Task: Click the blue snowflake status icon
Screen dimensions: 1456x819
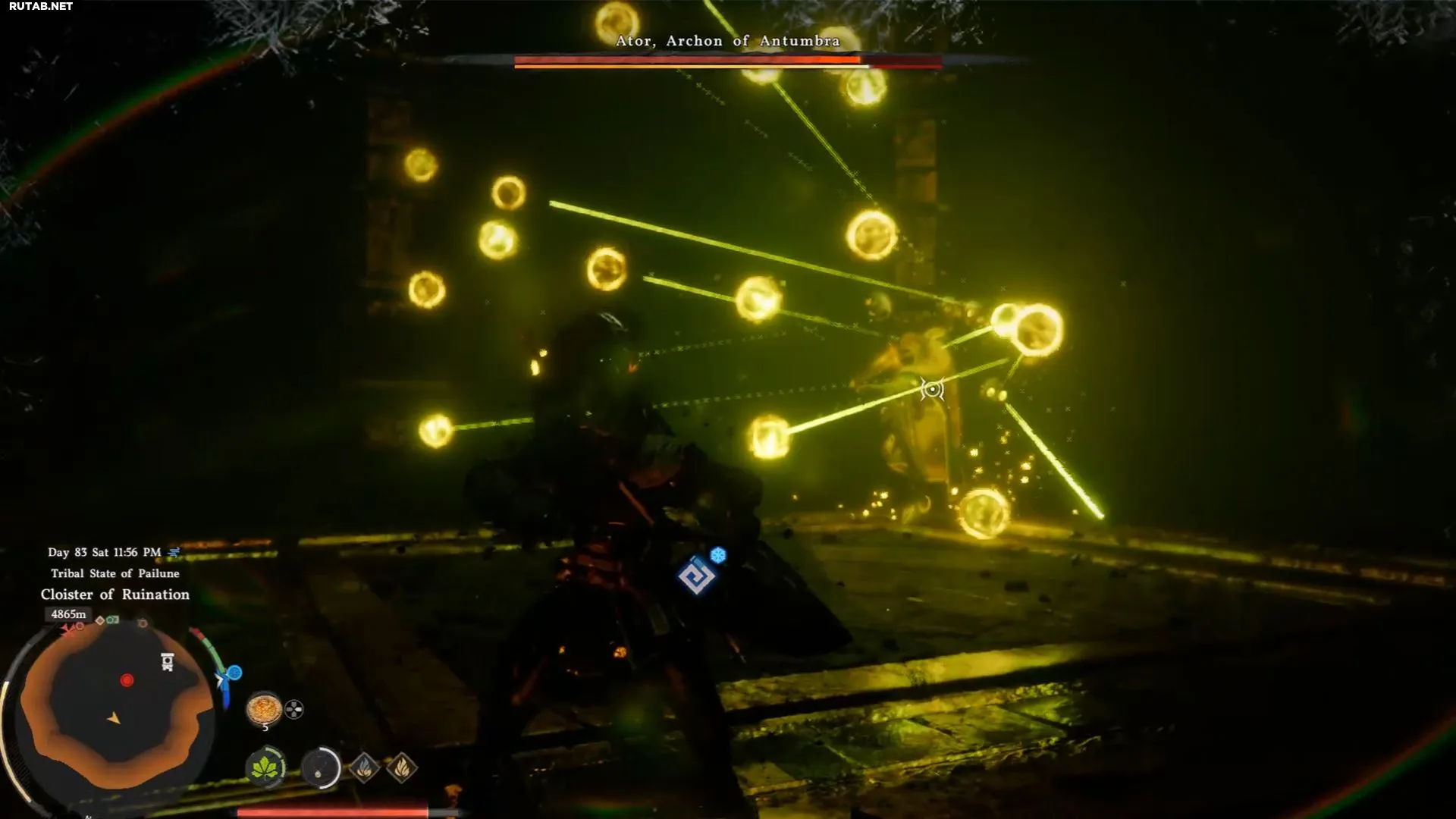Action: tap(718, 555)
